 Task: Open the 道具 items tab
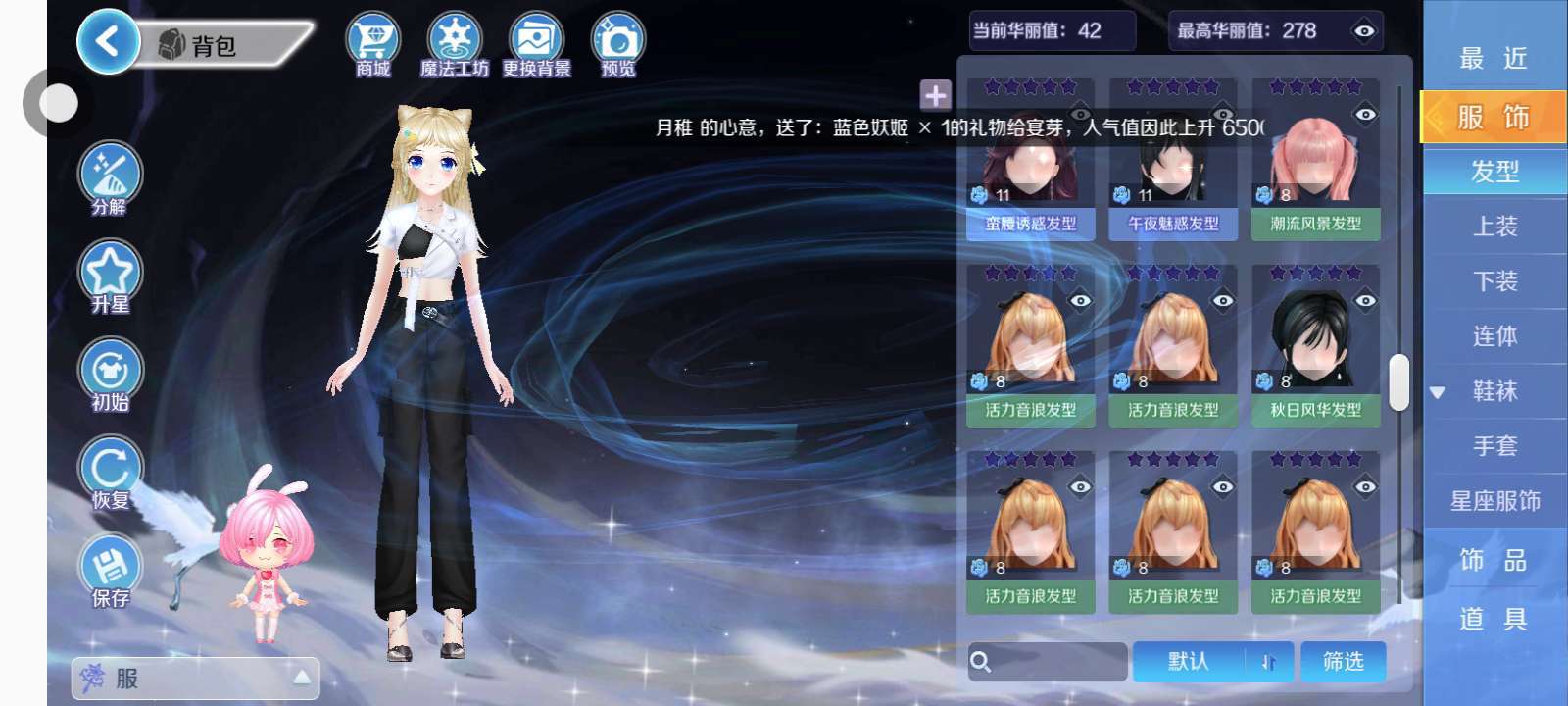(x=1494, y=619)
